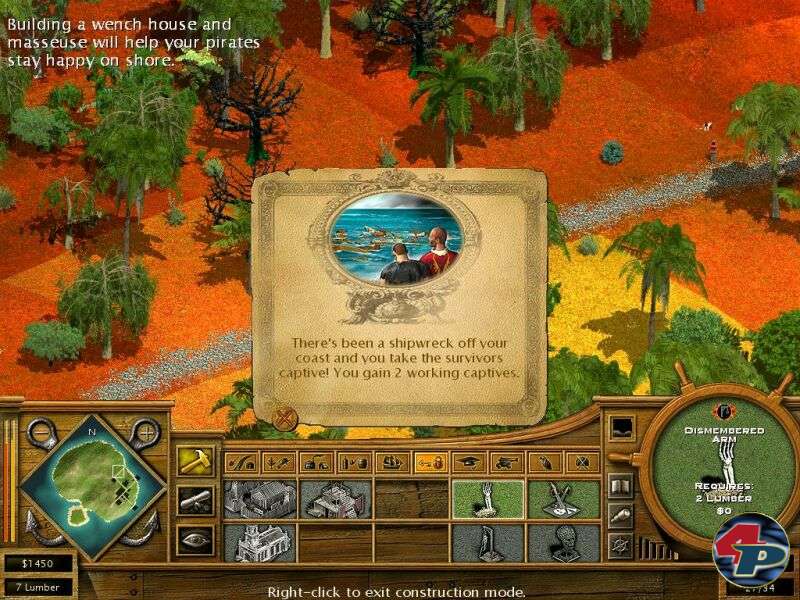Click the spyglass icon
Image resolution: width=800 pixels, height=600 pixels.
[621, 515]
